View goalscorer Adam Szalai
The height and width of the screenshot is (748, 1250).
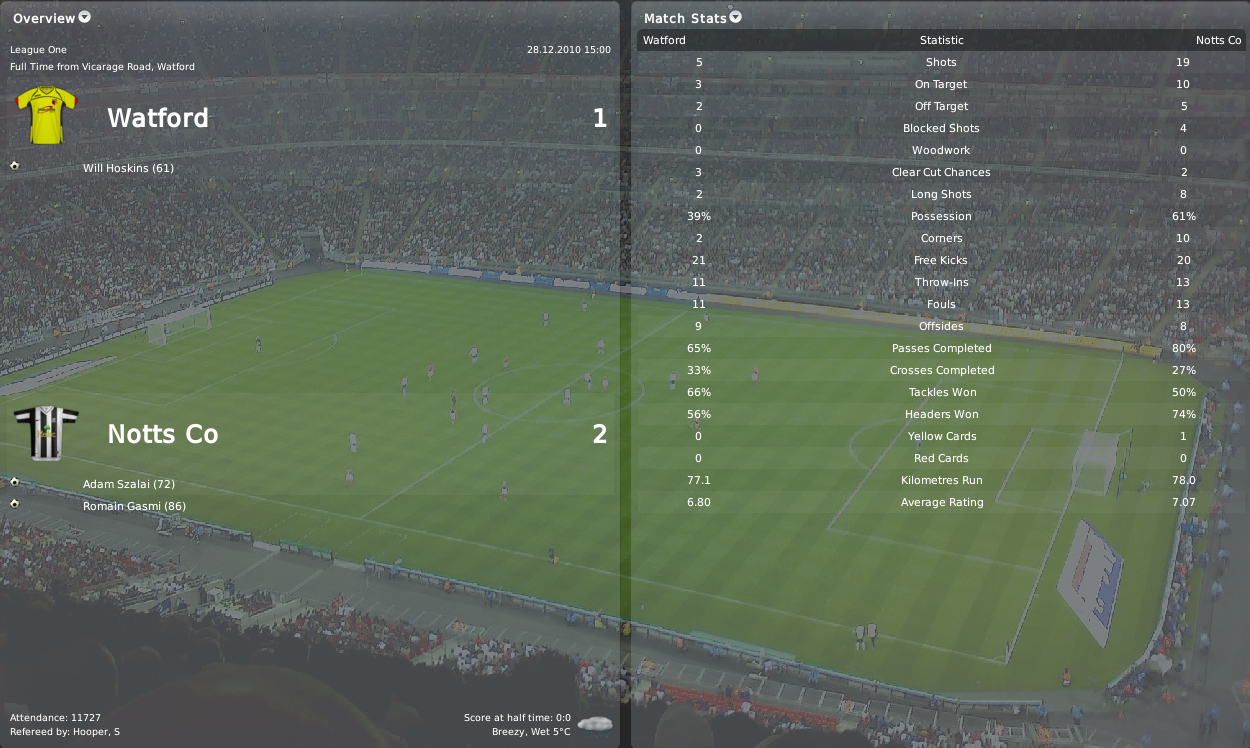click(x=128, y=484)
